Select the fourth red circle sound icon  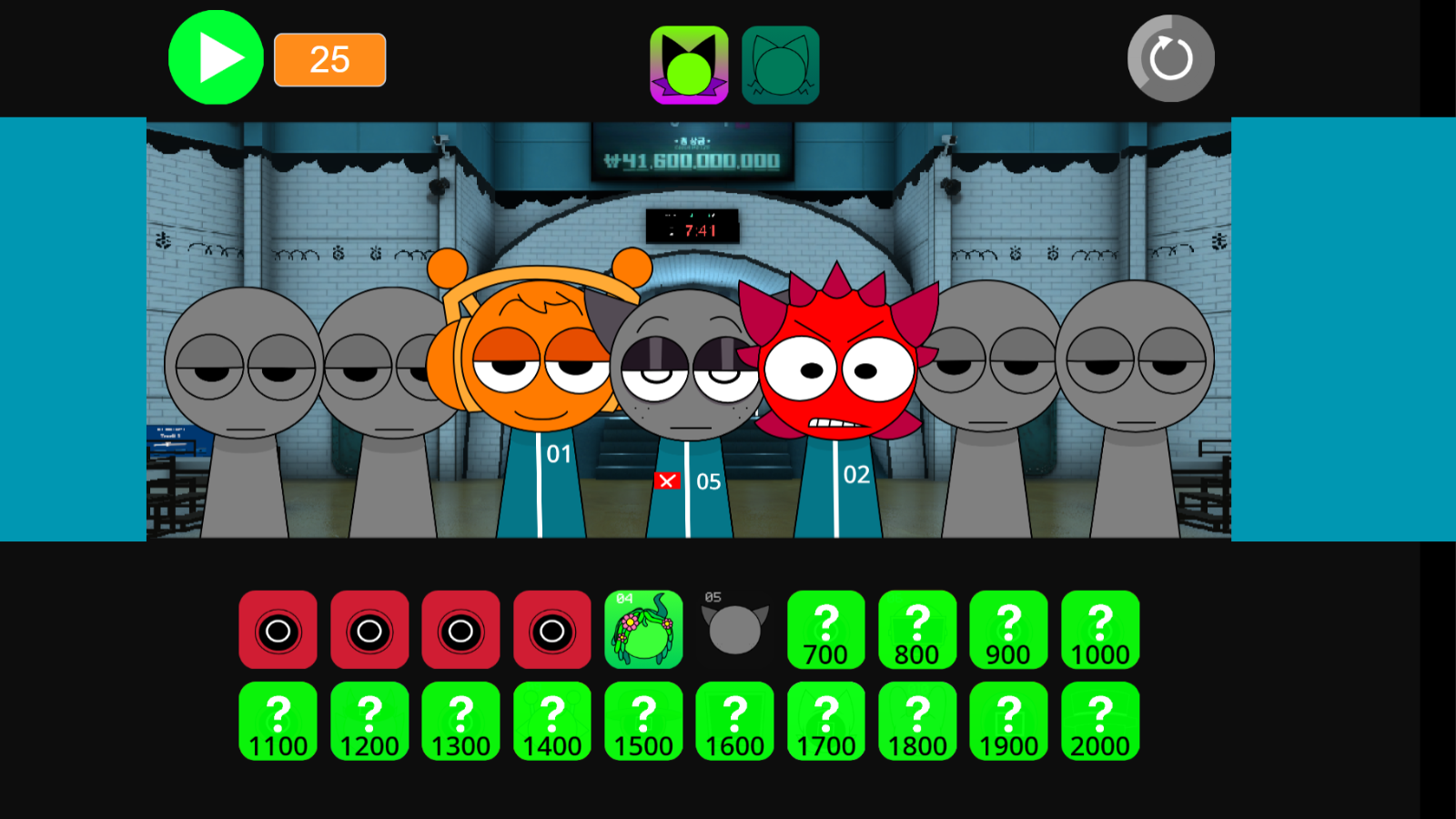pyautogui.click(x=551, y=629)
